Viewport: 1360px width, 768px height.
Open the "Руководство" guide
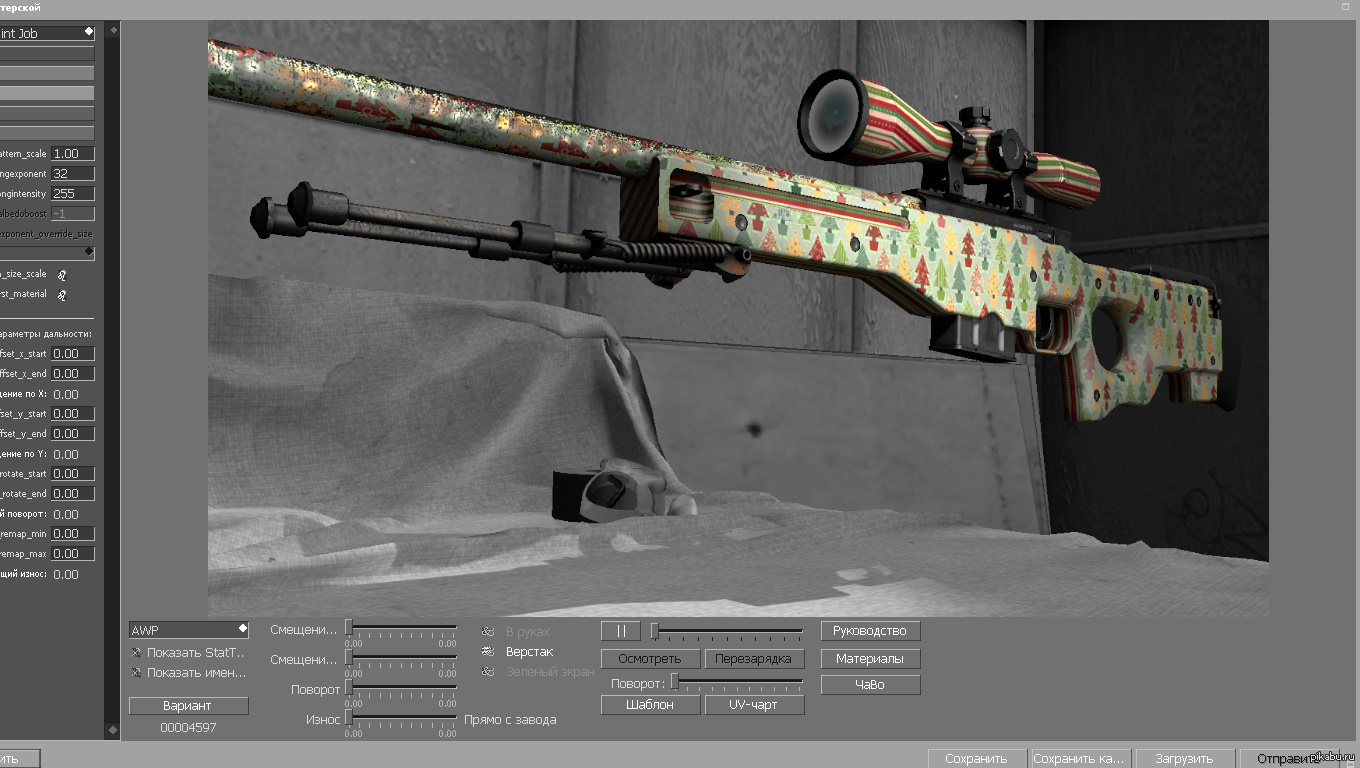[x=870, y=631]
